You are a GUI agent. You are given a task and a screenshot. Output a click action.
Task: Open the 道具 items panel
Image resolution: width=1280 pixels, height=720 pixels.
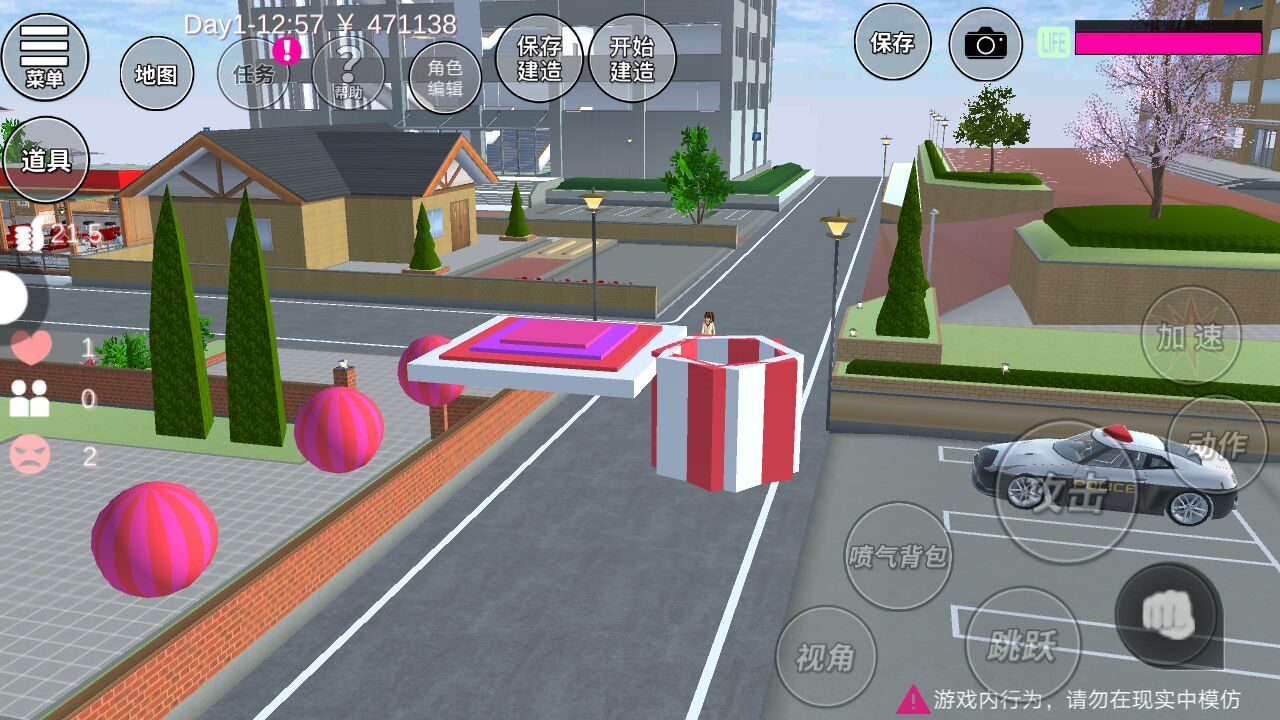(46, 159)
